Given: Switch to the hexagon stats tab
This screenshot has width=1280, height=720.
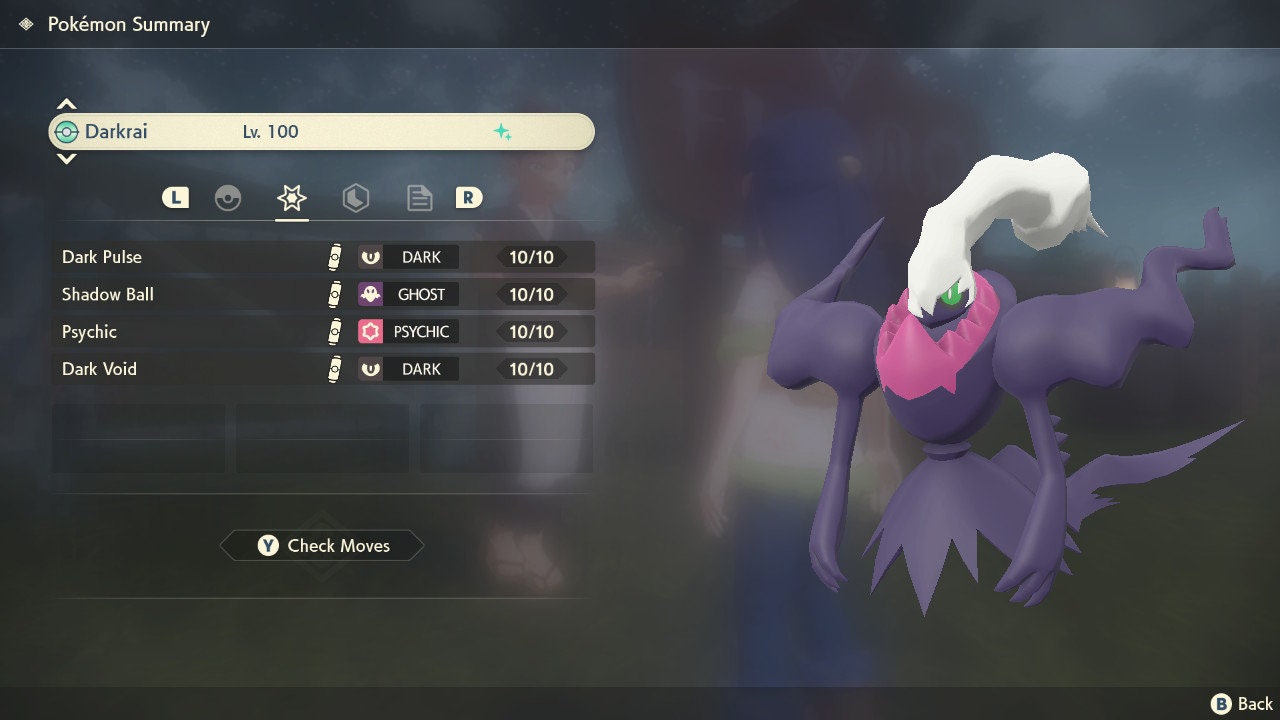Looking at the screenshot, I should 355,198.
